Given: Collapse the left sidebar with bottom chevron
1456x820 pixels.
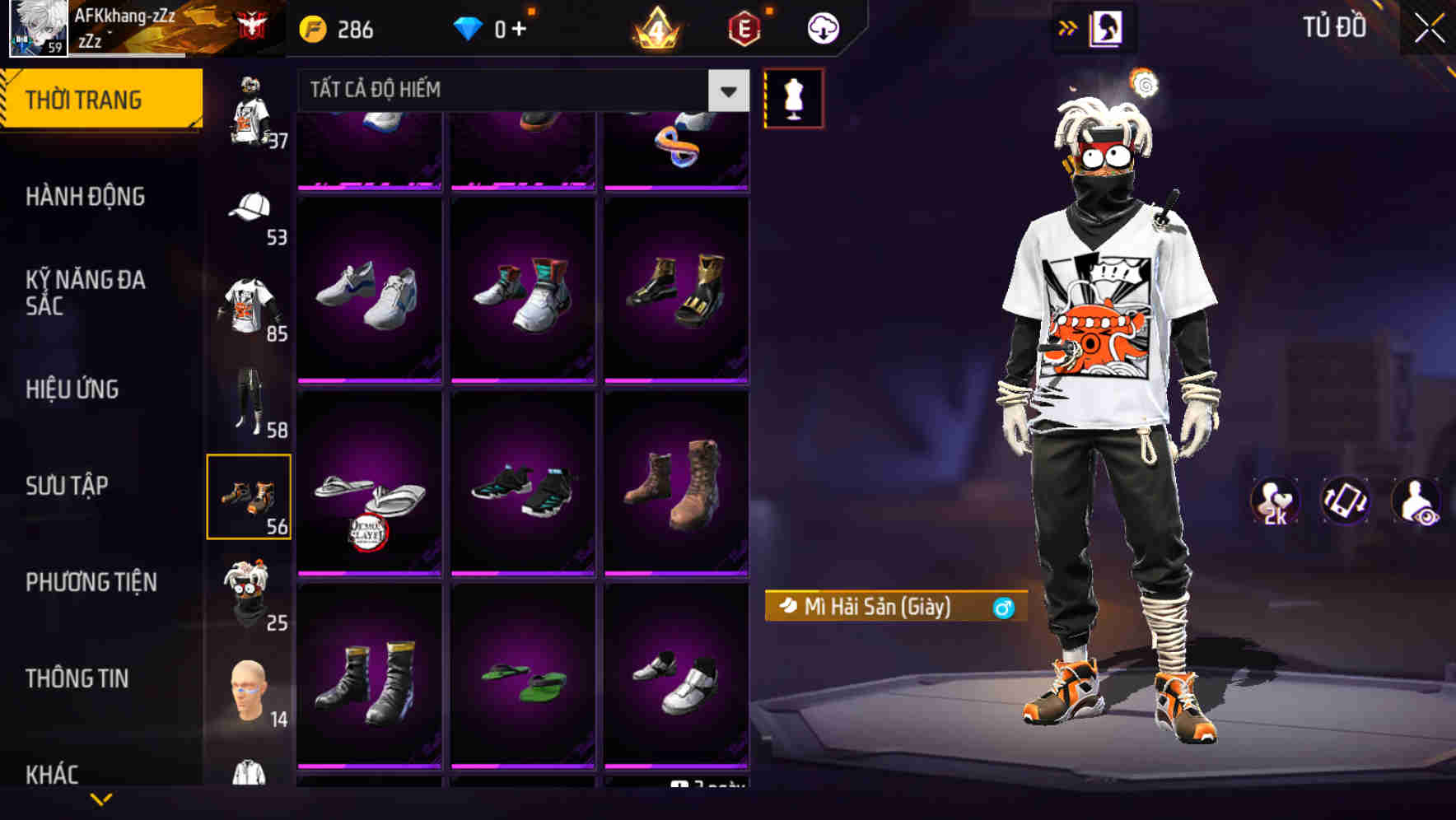Looking at the screenshot, I should click(x=101, y=798).
